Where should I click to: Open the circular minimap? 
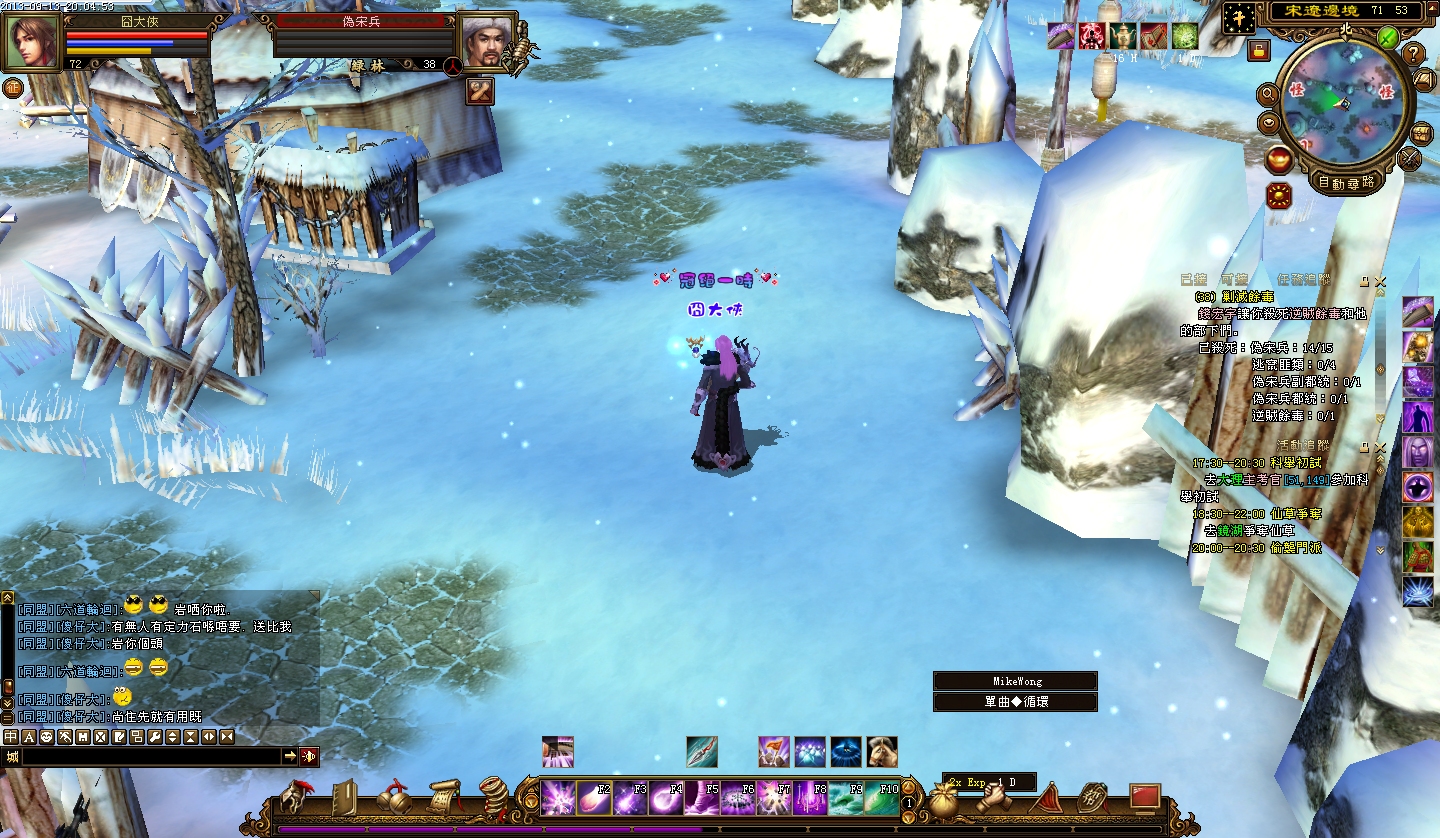1343,101
